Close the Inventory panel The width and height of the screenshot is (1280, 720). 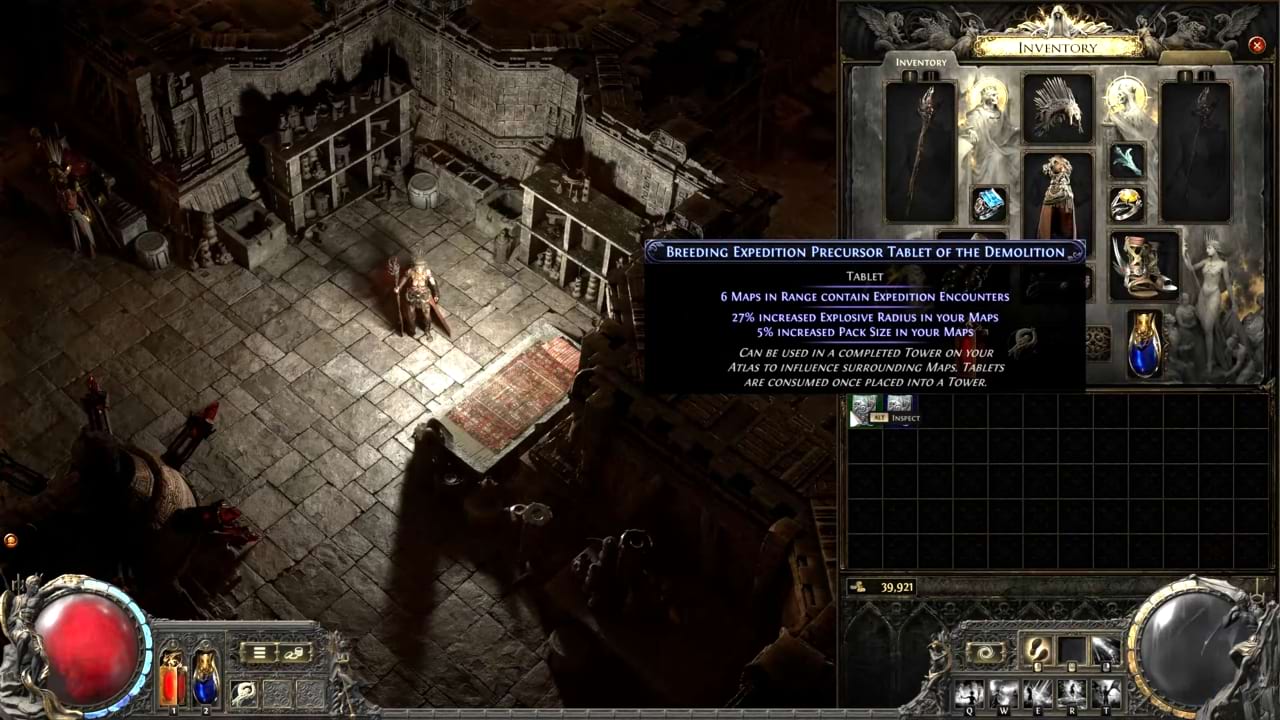click(1257, 45)
